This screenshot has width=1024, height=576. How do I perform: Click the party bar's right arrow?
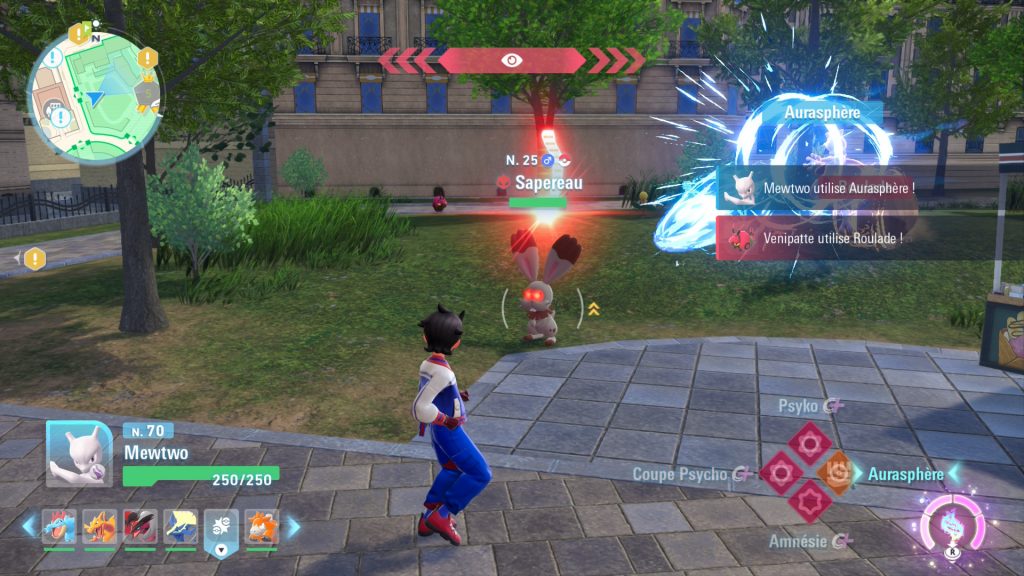click(x=293, y=526)
